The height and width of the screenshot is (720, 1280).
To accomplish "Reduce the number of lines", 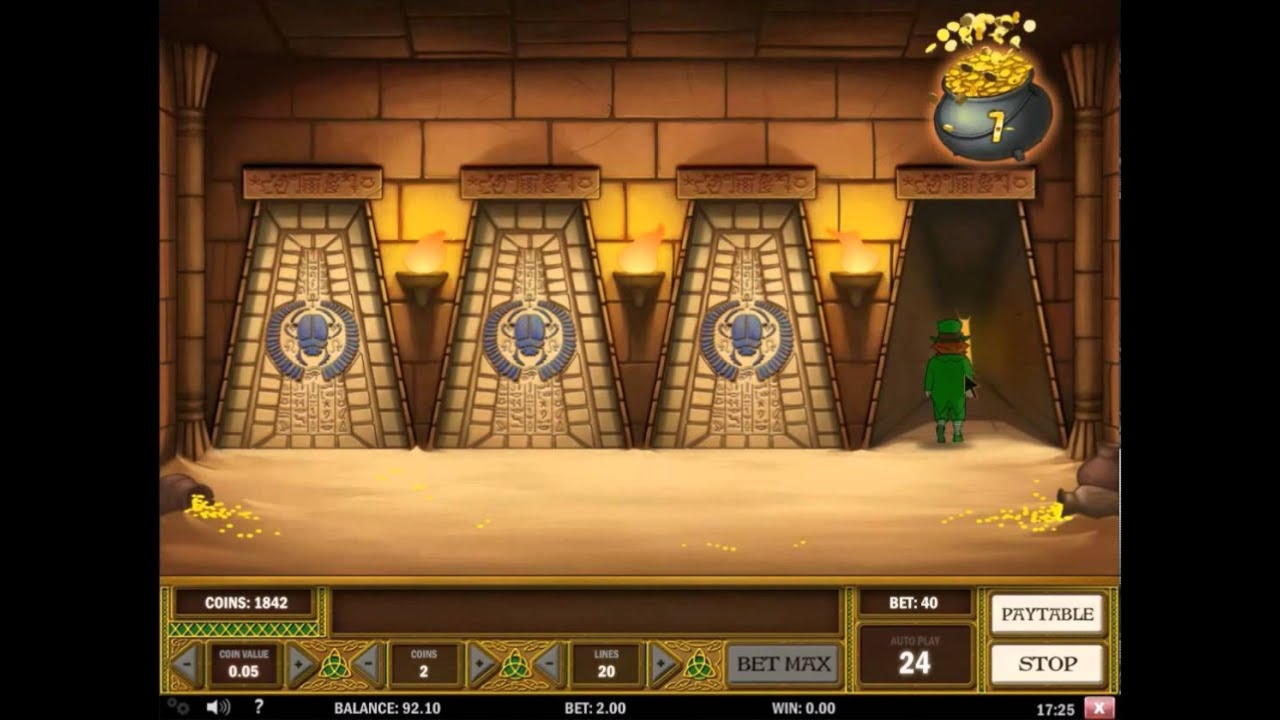I will click(548, 664).
